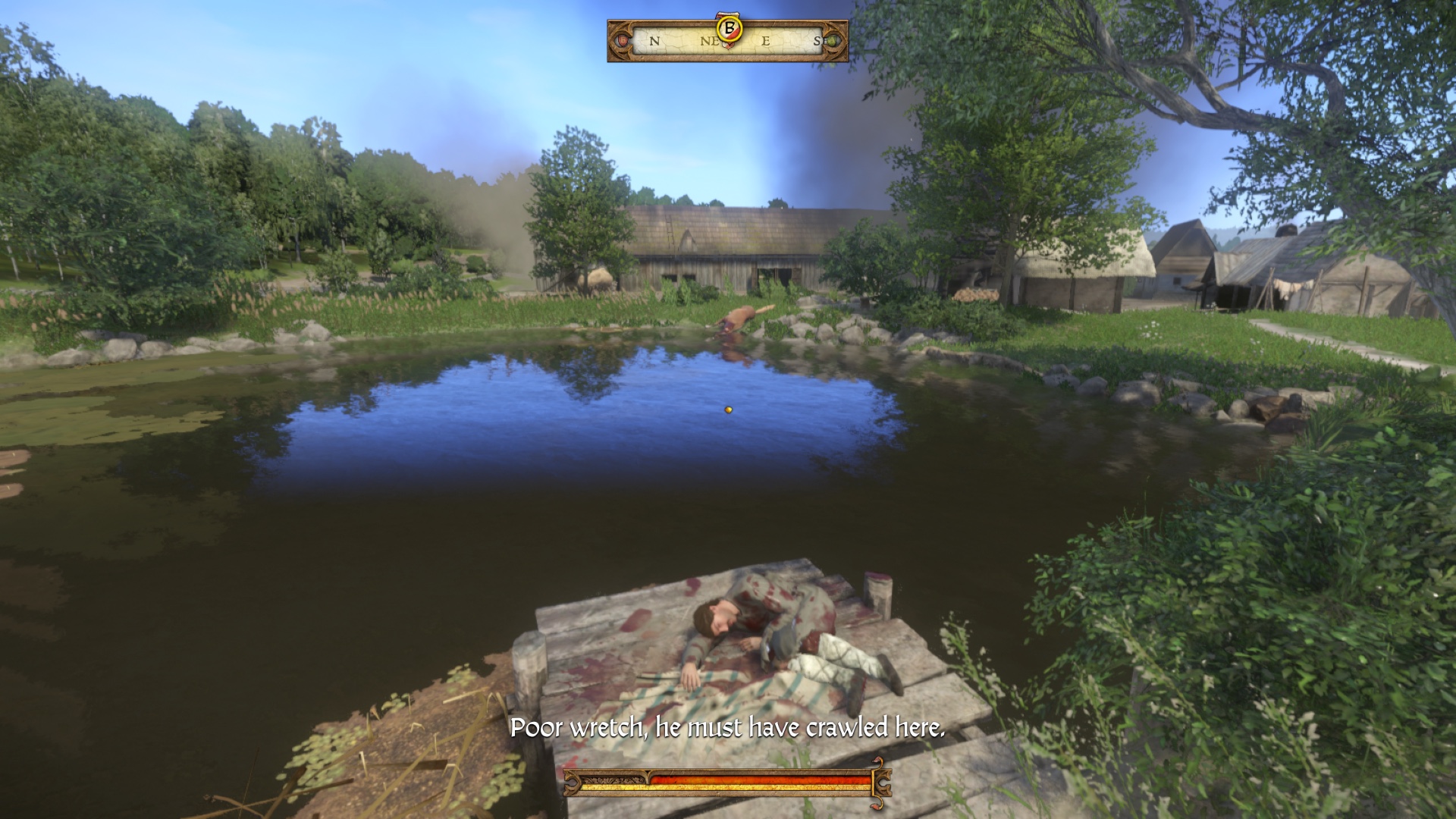Click the ornate scroll ornament on progress bar left
This screenshot has height=819, width=1456.
pos(572,784)
